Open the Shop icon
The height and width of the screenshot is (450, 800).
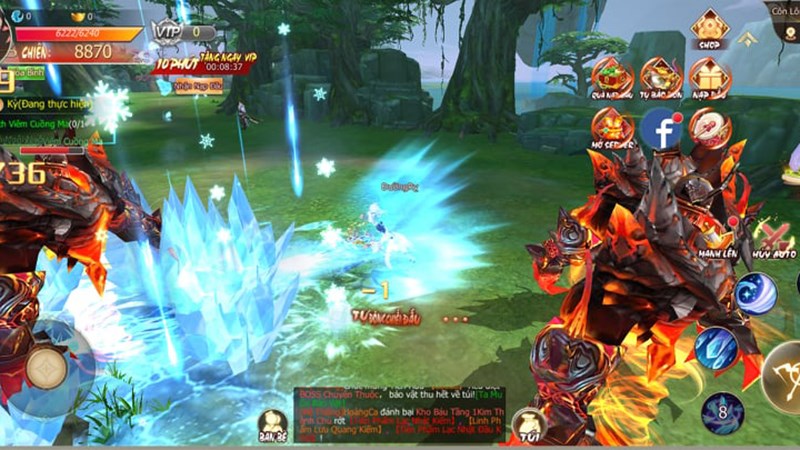tap(709, 28)
